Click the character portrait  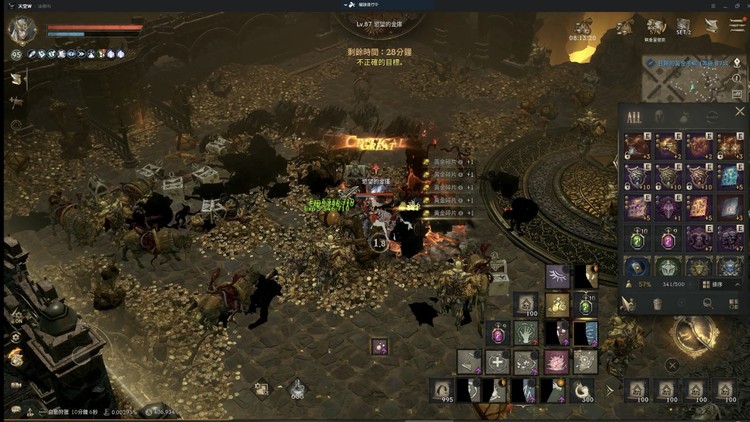(21, 30)
